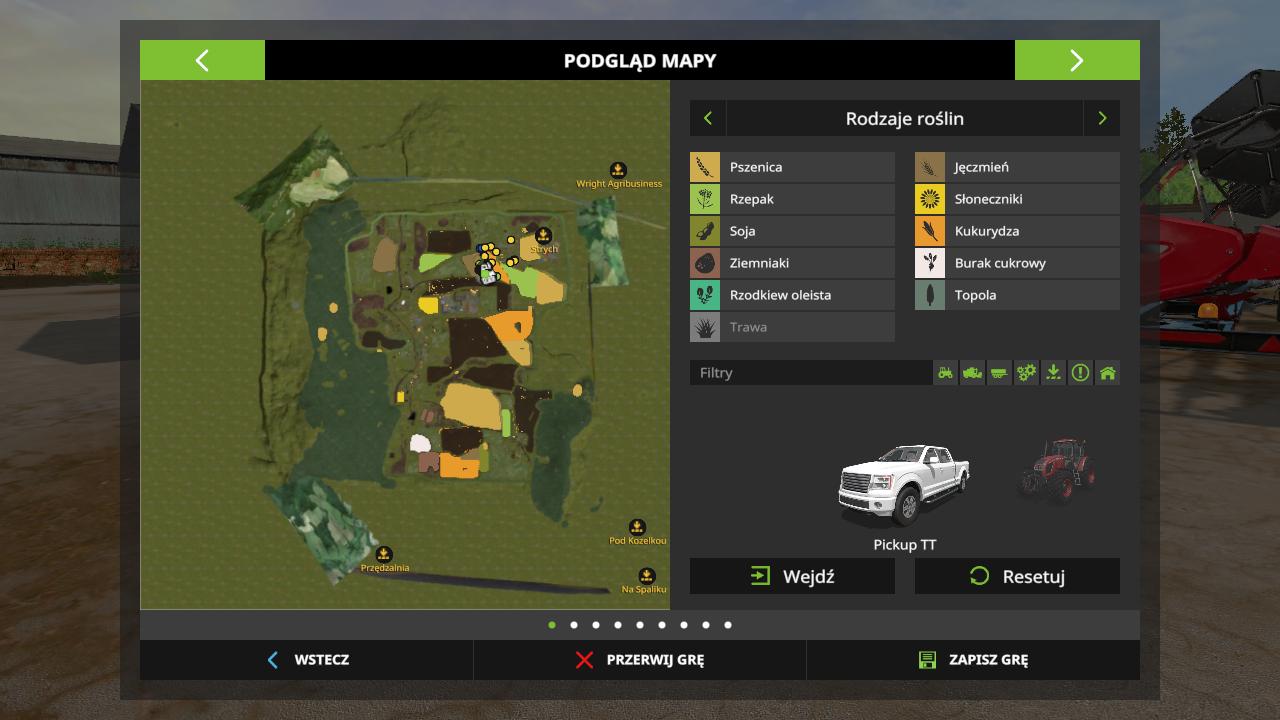Toggle the Słoneczniki crop filter

tap(1017, 199)
